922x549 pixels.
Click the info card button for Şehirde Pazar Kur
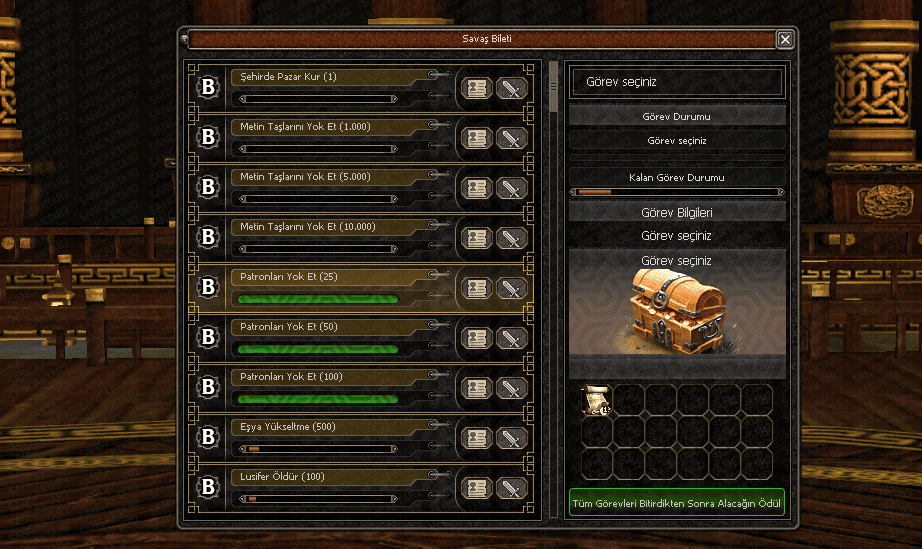point(476,88)
